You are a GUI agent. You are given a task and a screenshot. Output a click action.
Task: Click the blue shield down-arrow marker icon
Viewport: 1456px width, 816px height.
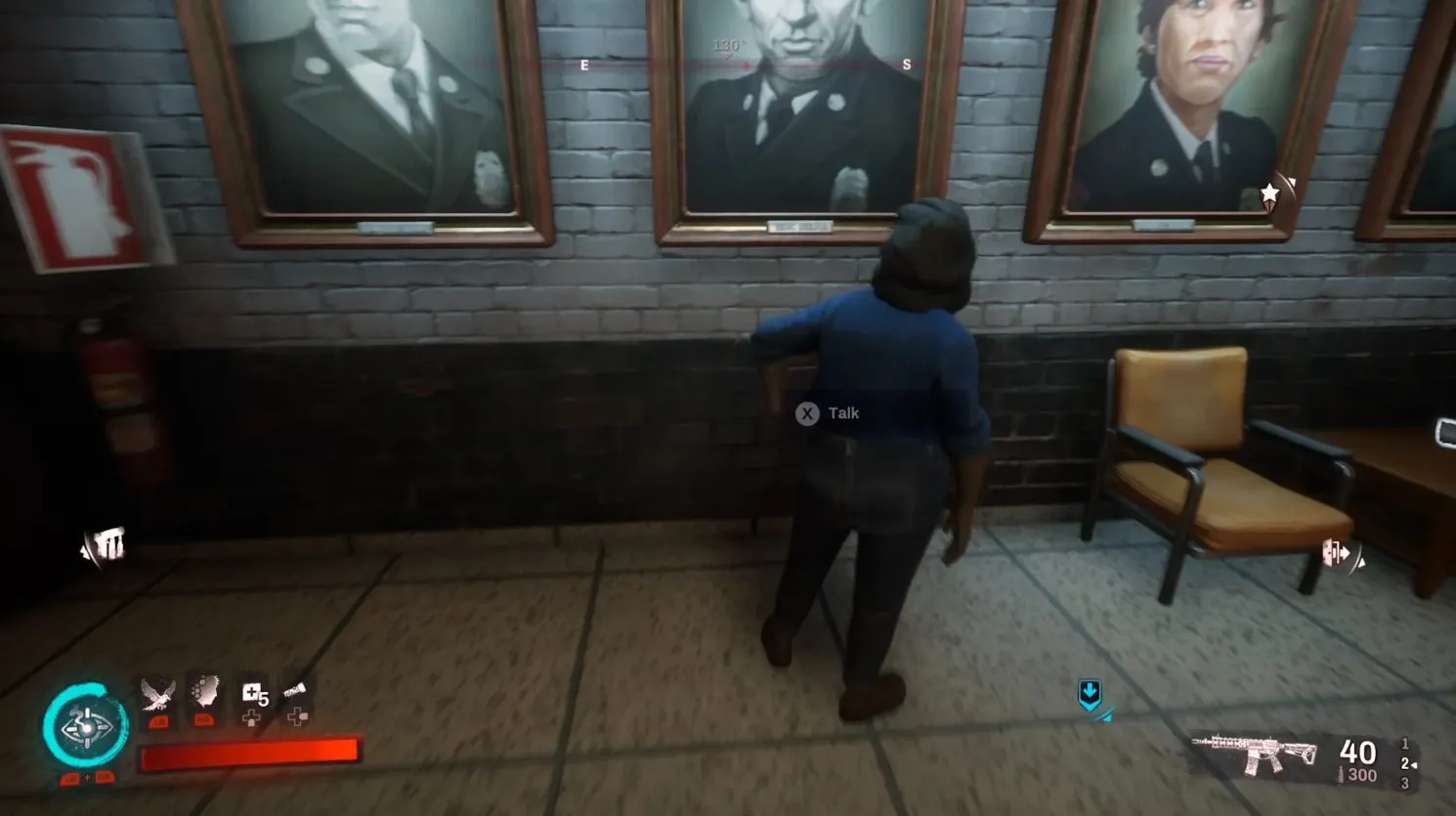pyautogui.click(x=1092, y=696)
